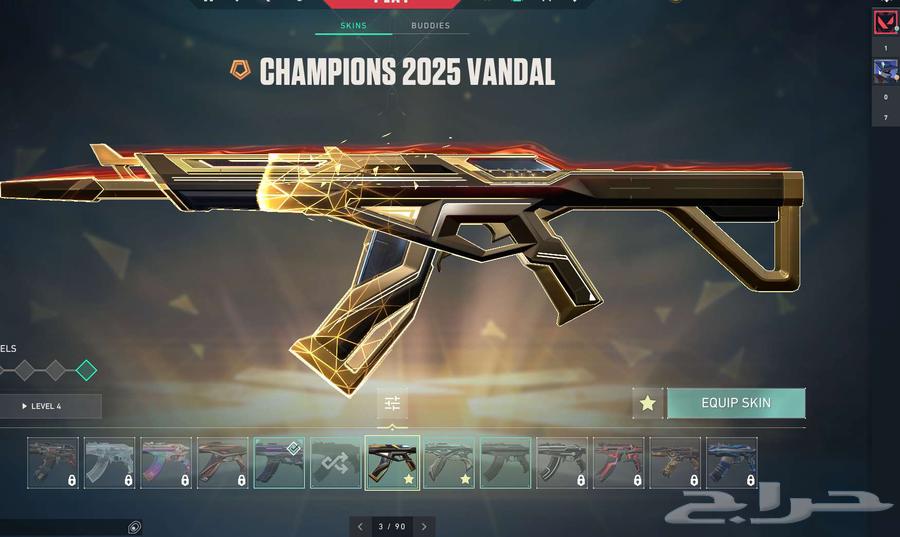Open the skin filter sliders button
This screenshot has height=537, width=900.
point(392,403)
